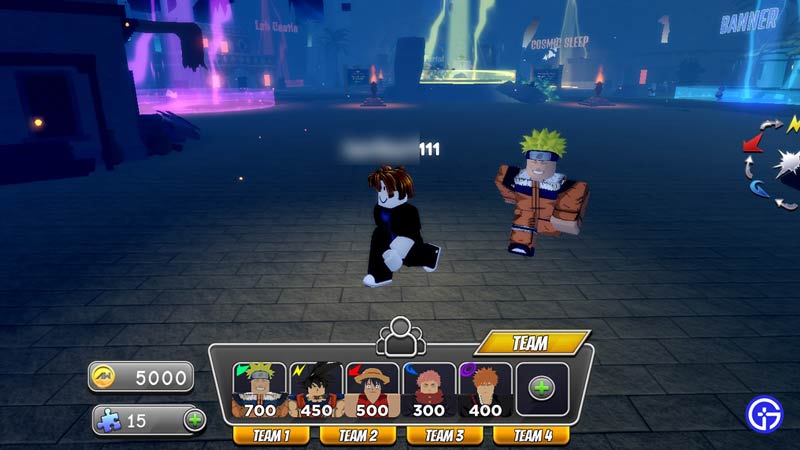Select the orange-haired unit costing 400
The width and height of the screenshot is (800, 450).
click(486, 389)
